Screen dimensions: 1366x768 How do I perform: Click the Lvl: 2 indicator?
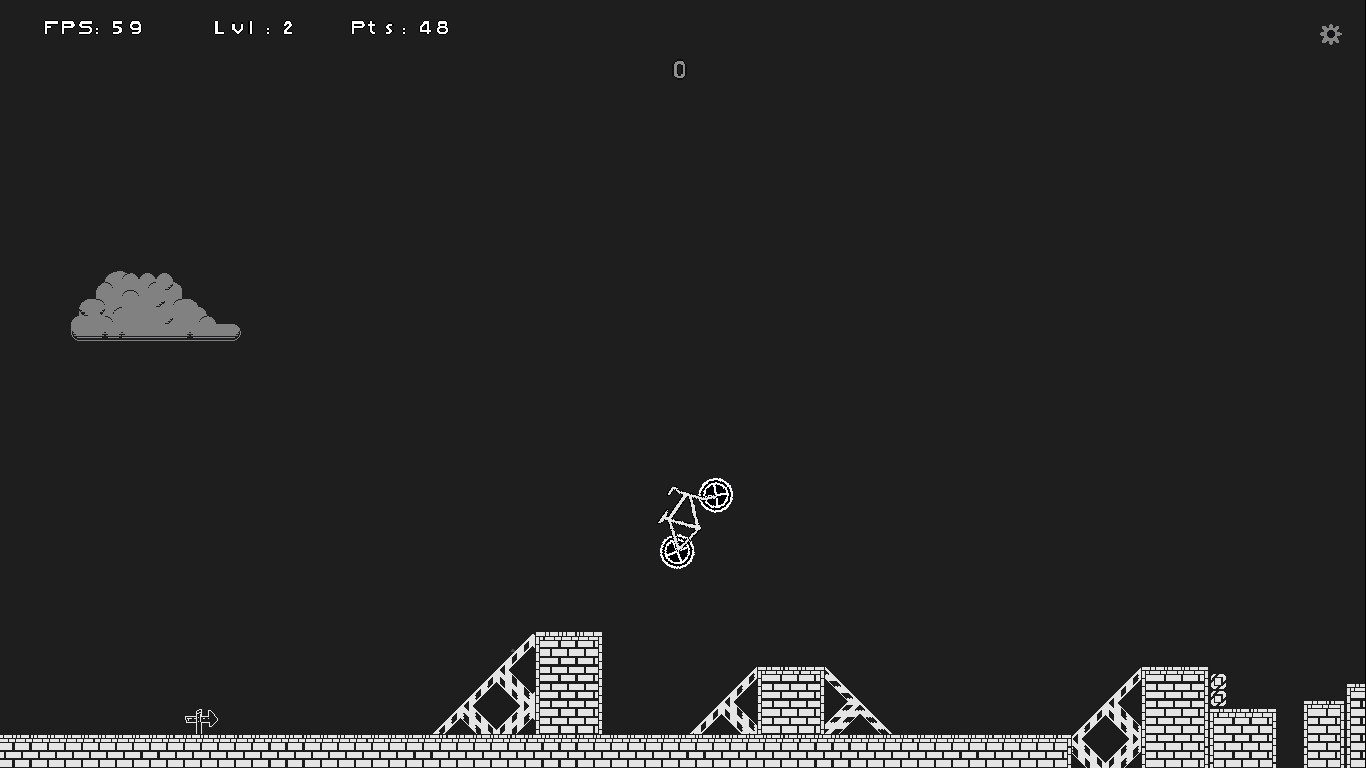(253, 27)
